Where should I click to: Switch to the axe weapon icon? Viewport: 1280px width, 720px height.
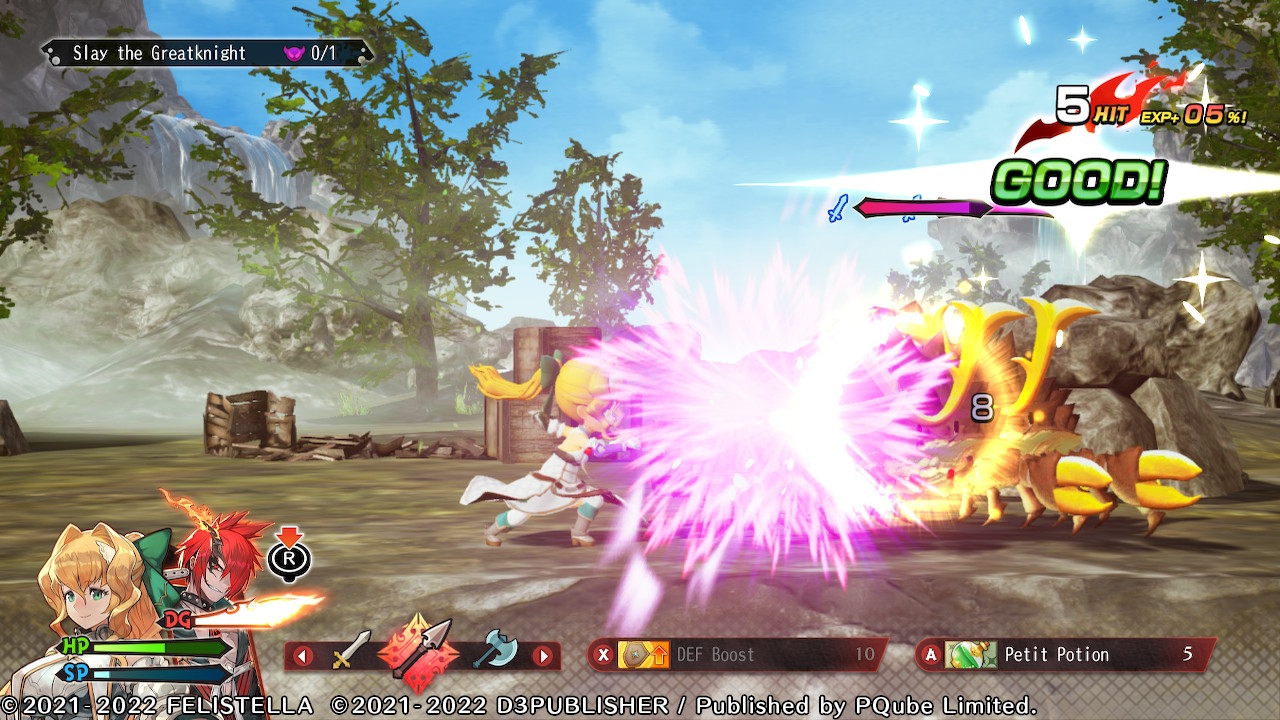[495, 651]
